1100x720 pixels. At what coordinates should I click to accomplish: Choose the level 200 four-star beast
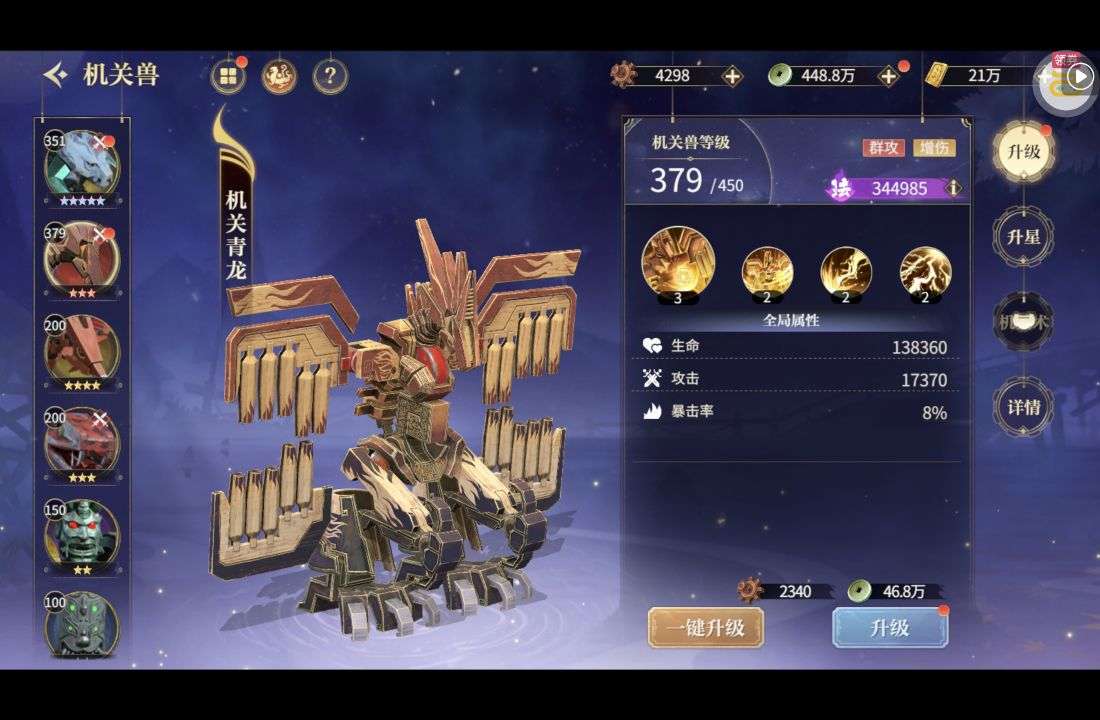tap(81, 349)
